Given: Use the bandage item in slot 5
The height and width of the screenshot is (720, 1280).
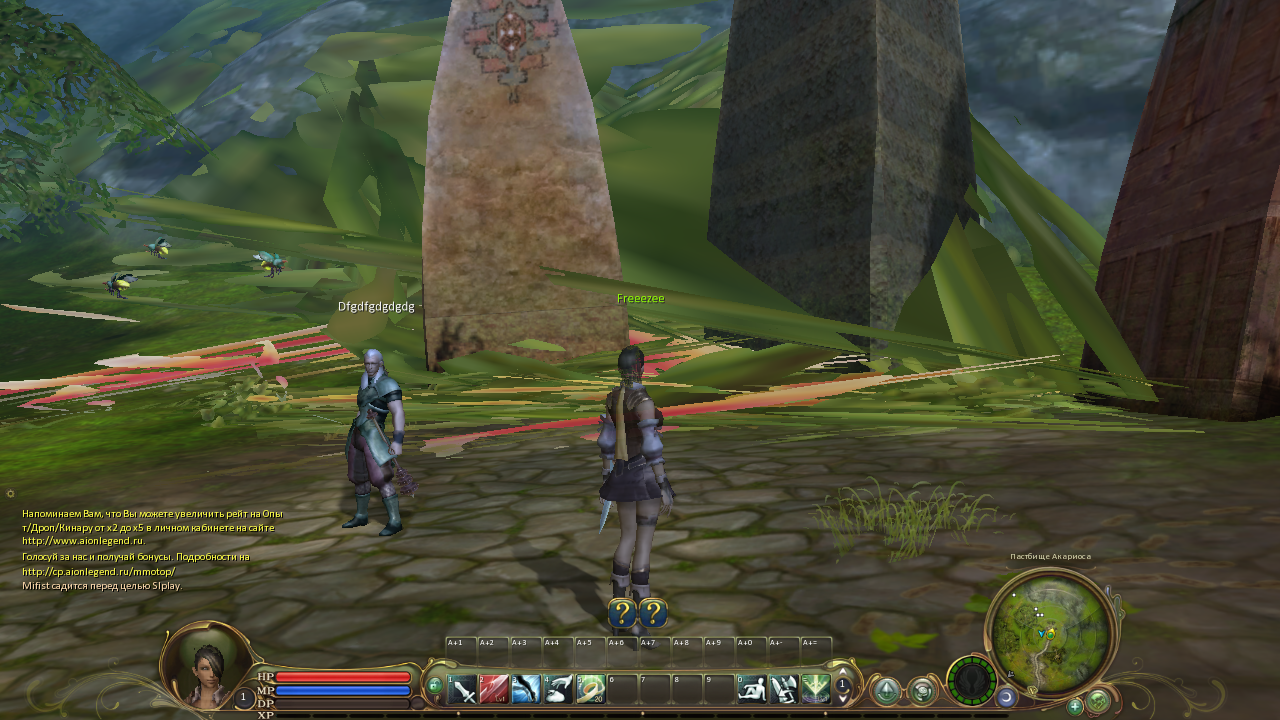Looking at the screenshot, I should (590, 689).
